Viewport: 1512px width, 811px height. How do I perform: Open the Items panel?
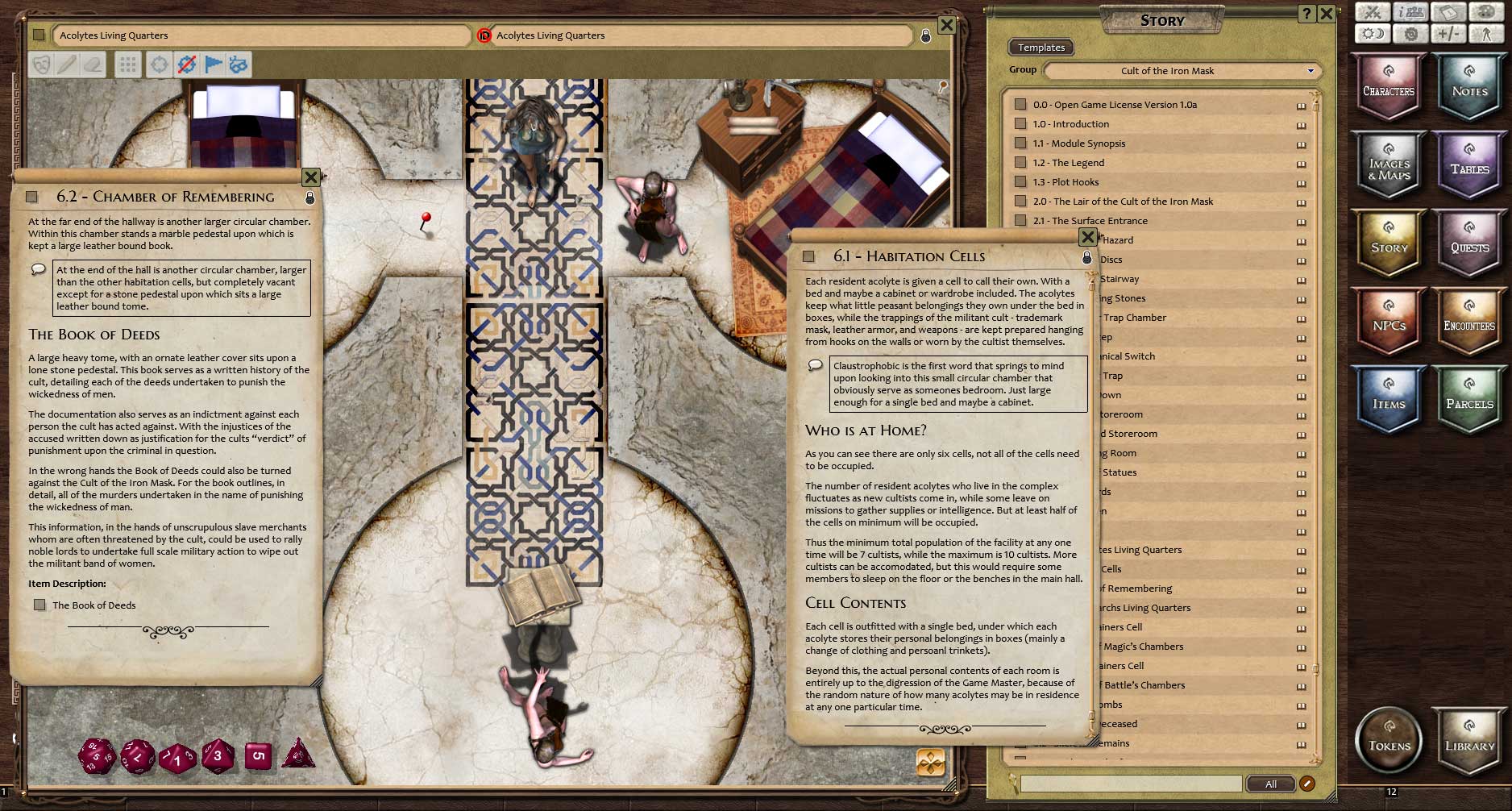point(1388,400)
